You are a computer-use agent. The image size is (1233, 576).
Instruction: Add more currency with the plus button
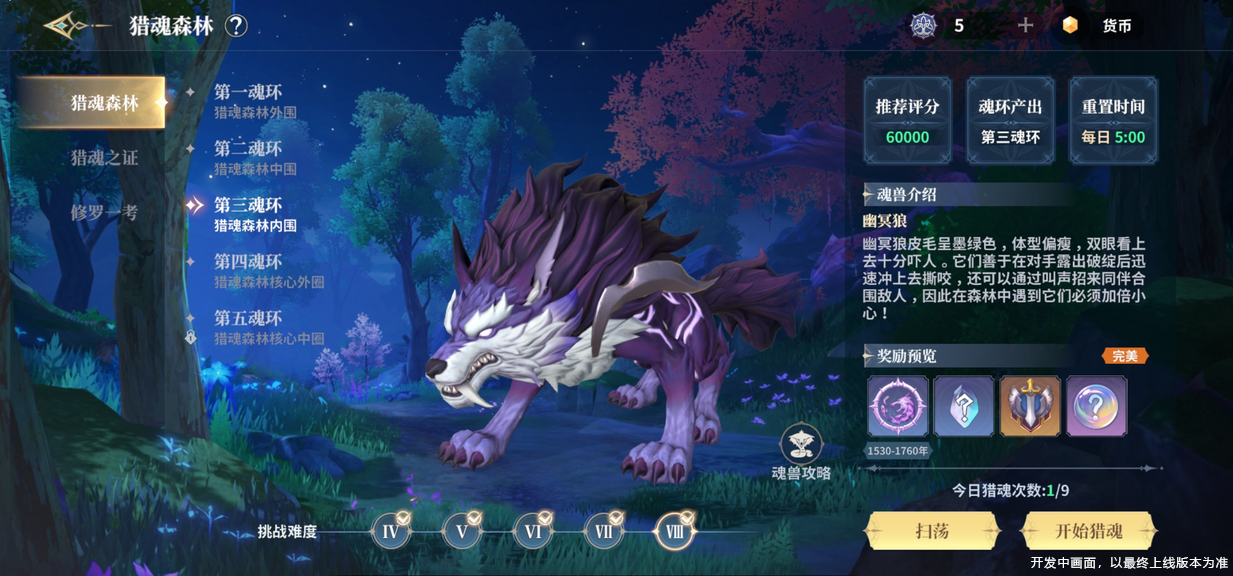[x=1025, y=25]
